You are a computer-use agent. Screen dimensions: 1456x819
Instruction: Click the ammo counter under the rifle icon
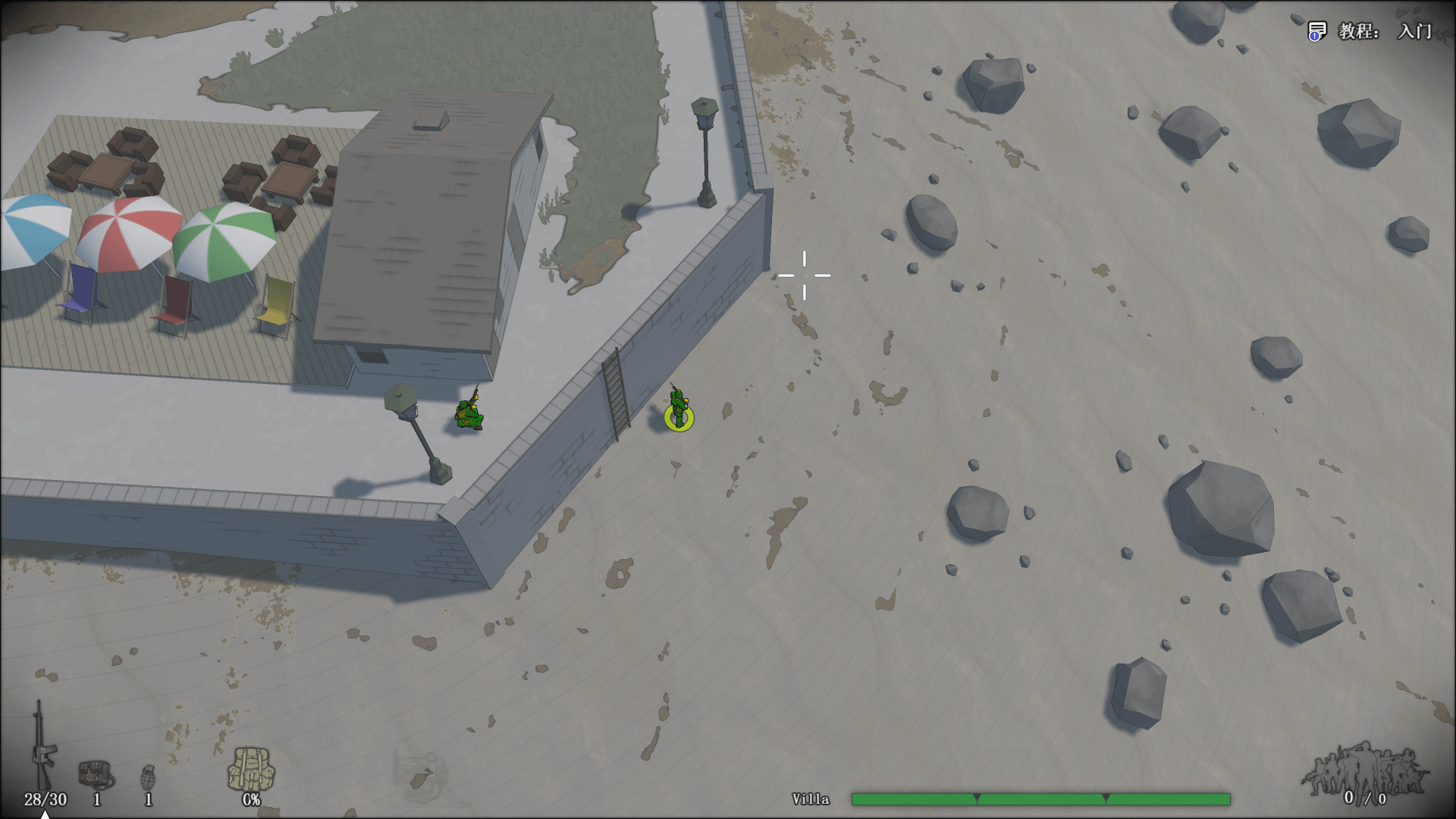point(43,799)
